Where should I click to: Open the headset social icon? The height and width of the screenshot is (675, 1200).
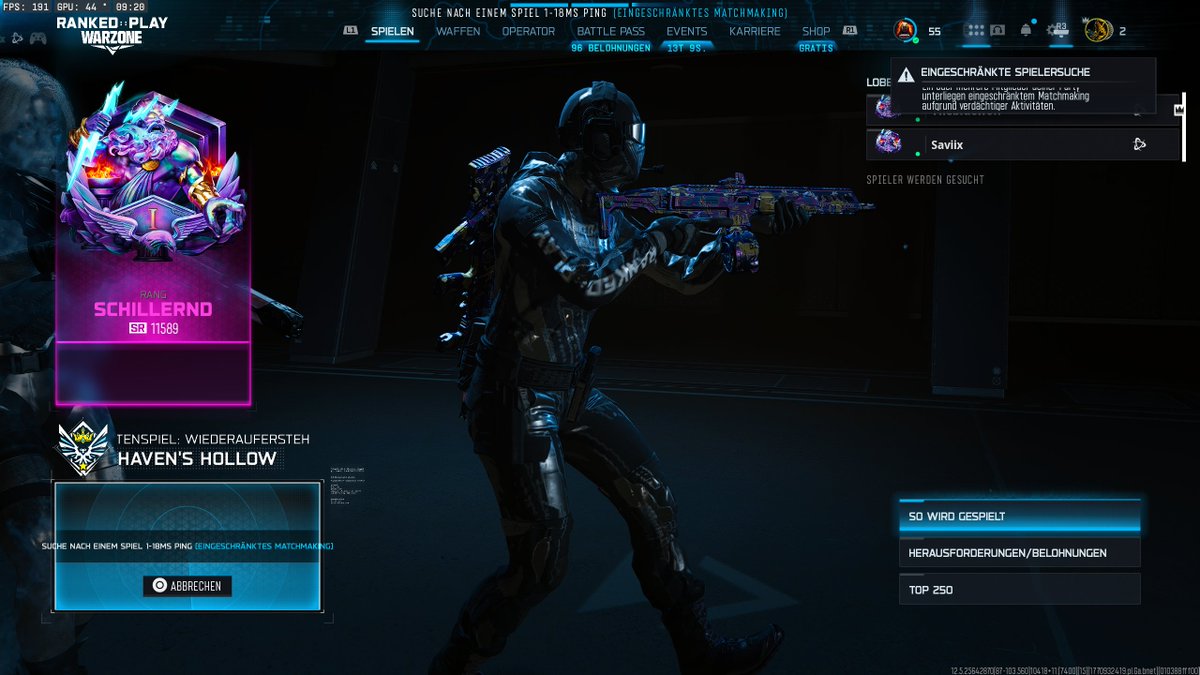click(x=997, y=30)
